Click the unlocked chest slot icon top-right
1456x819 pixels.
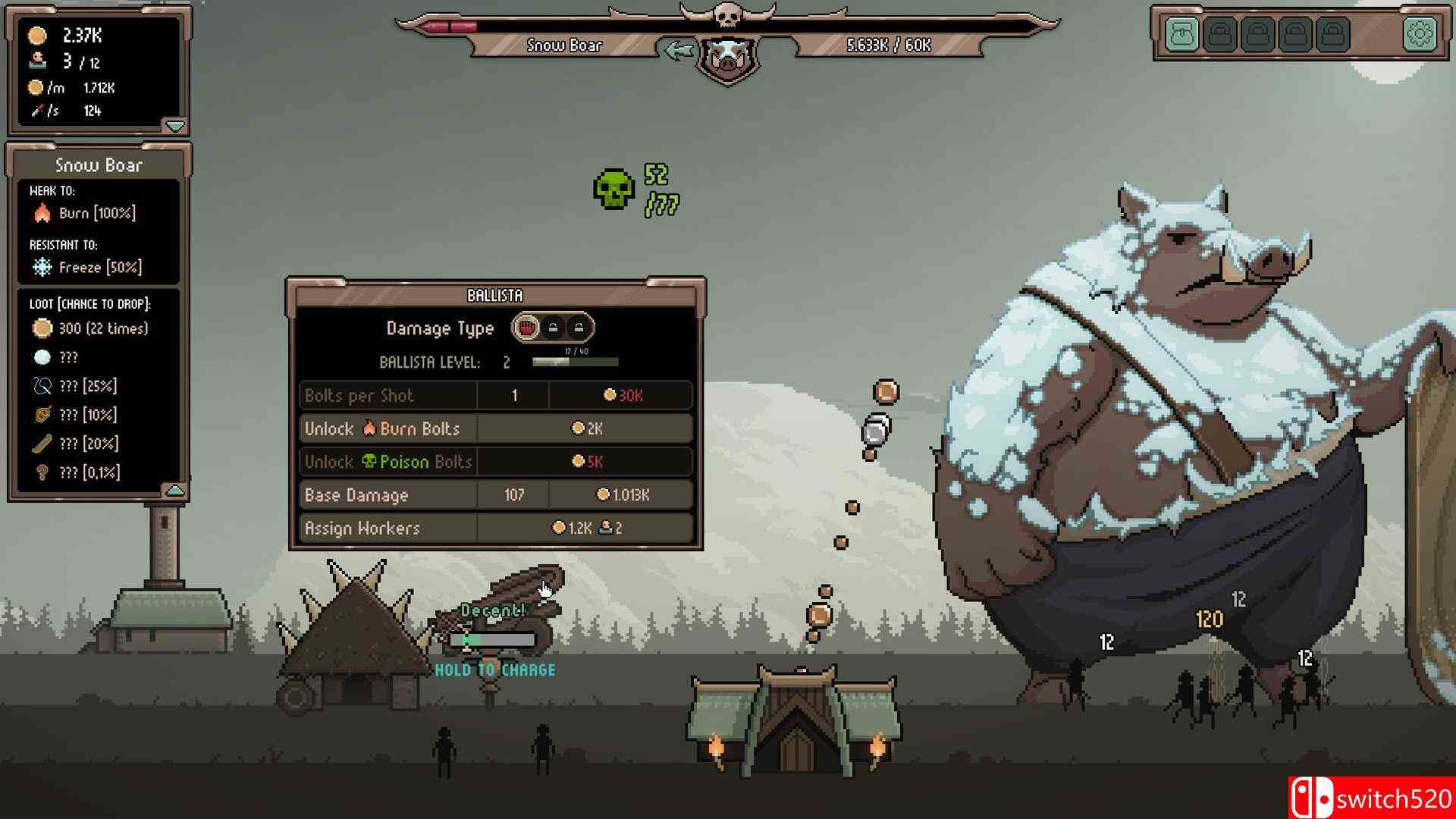tap(1181, 34)
